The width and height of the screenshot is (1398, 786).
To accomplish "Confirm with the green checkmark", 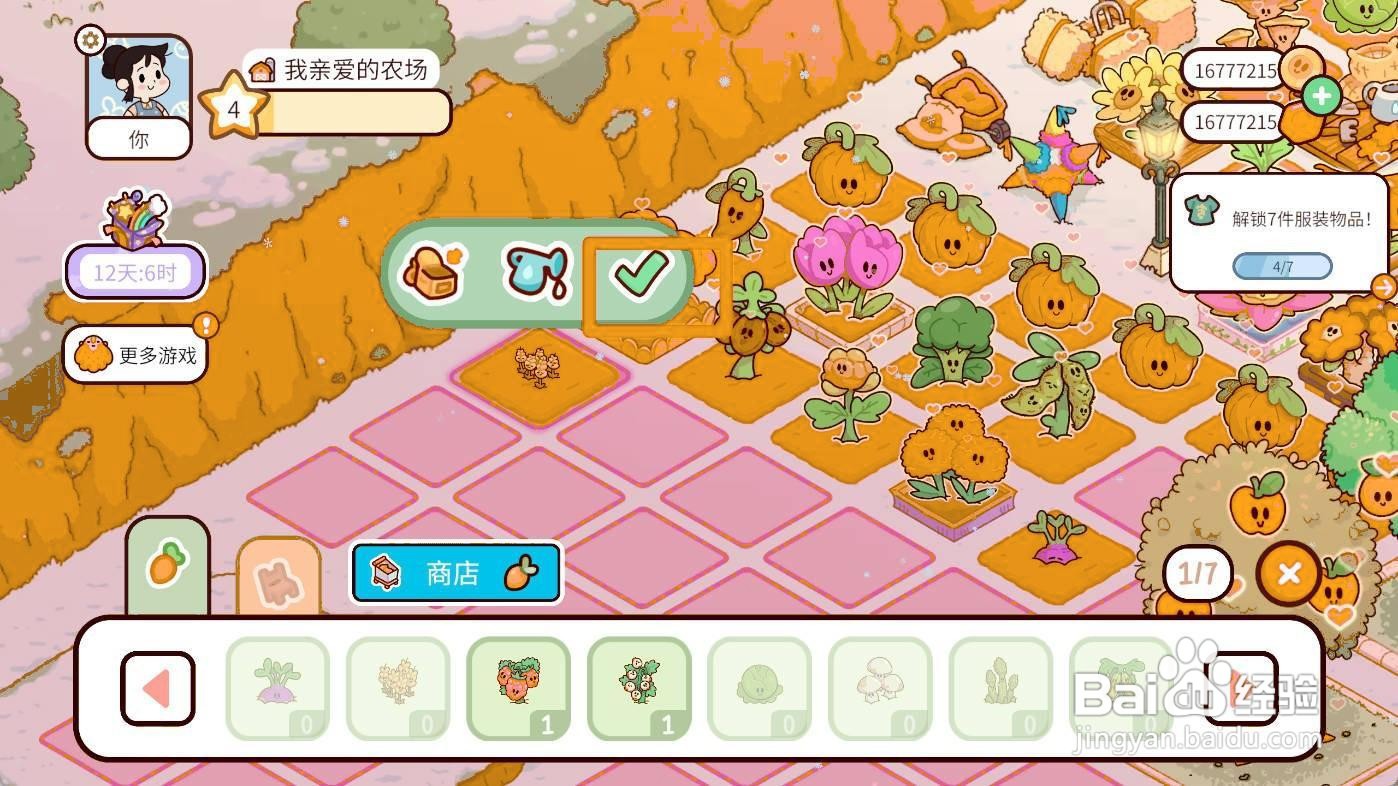I will click(x=644, y=273).
